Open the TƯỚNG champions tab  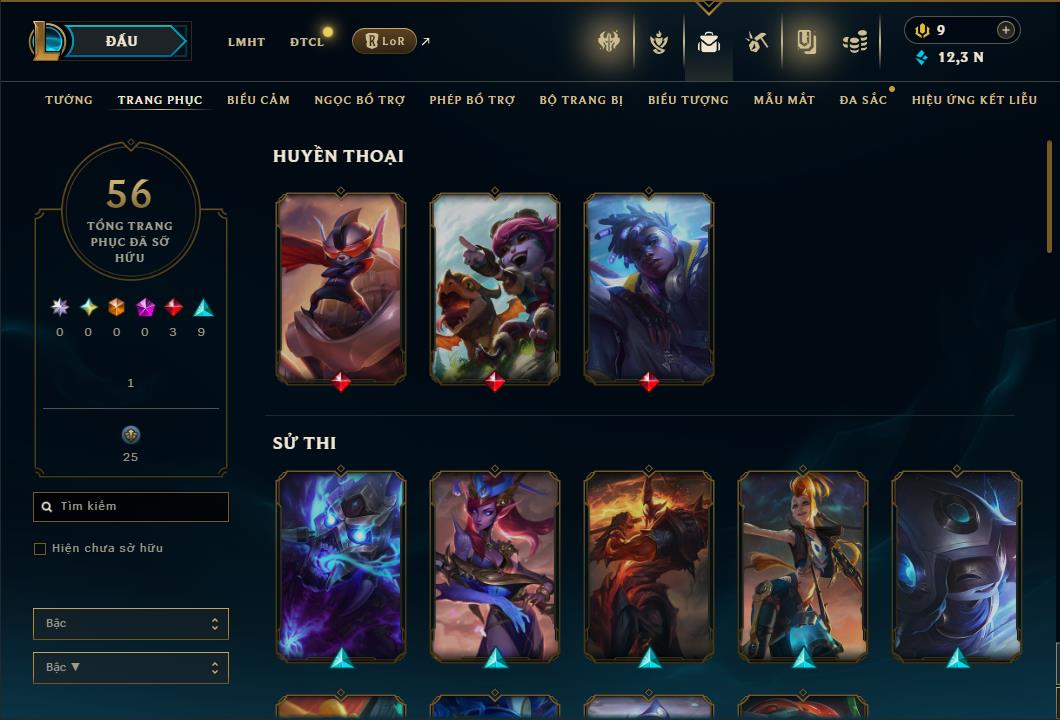point(69,100)
